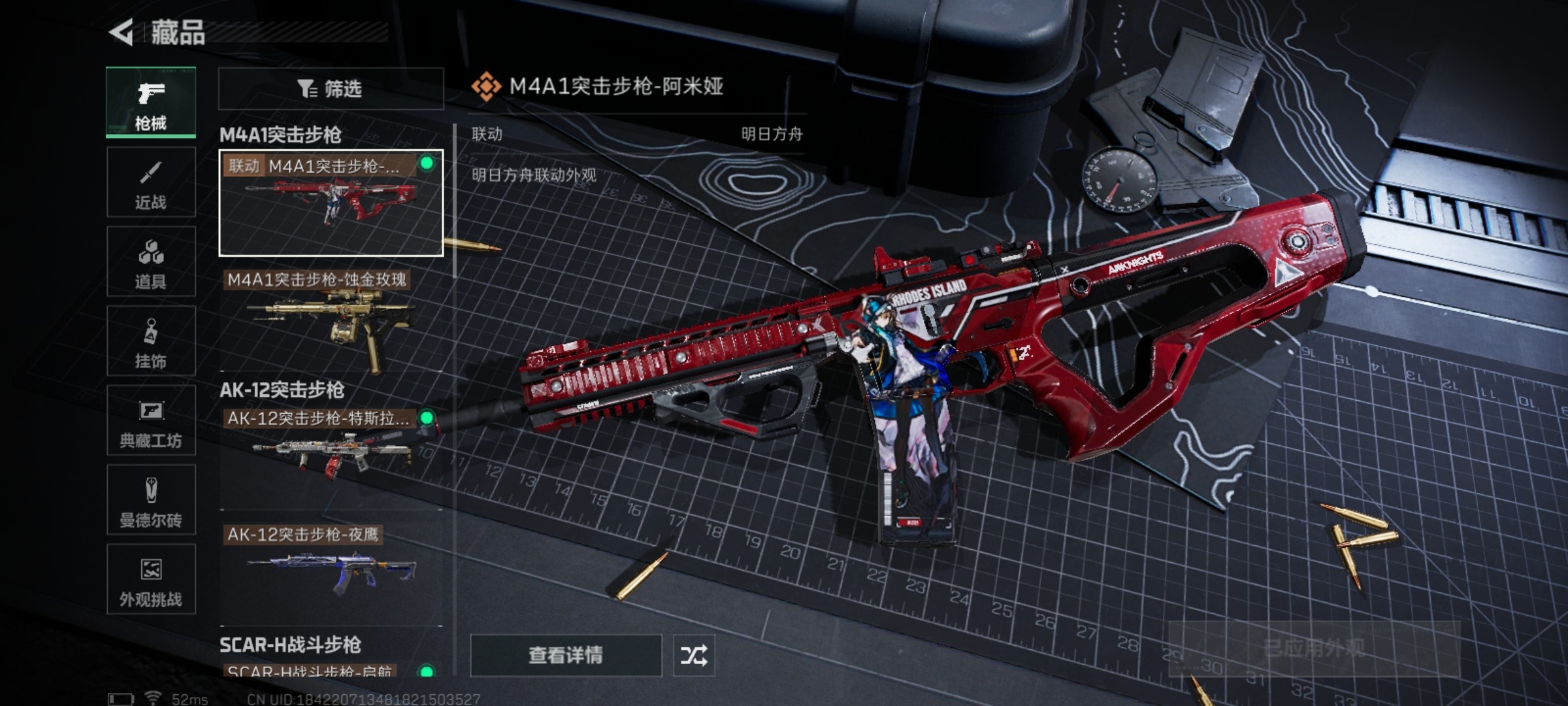Switch to the 枪械 firearms tab
The width and height of the screenshot is (1568, 706).
[151, 102]
